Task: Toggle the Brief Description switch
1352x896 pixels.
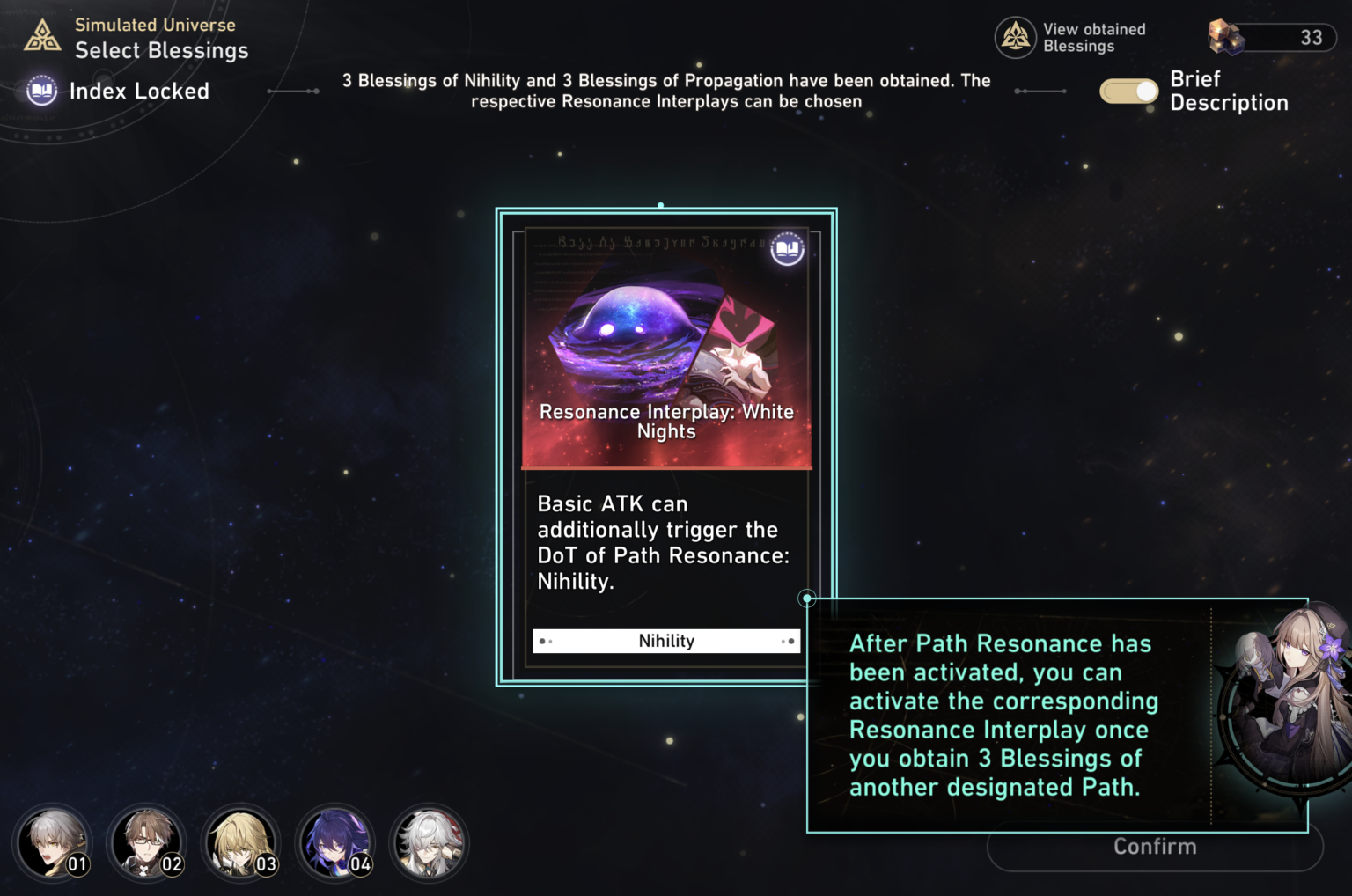Action: coord(1128,91)
